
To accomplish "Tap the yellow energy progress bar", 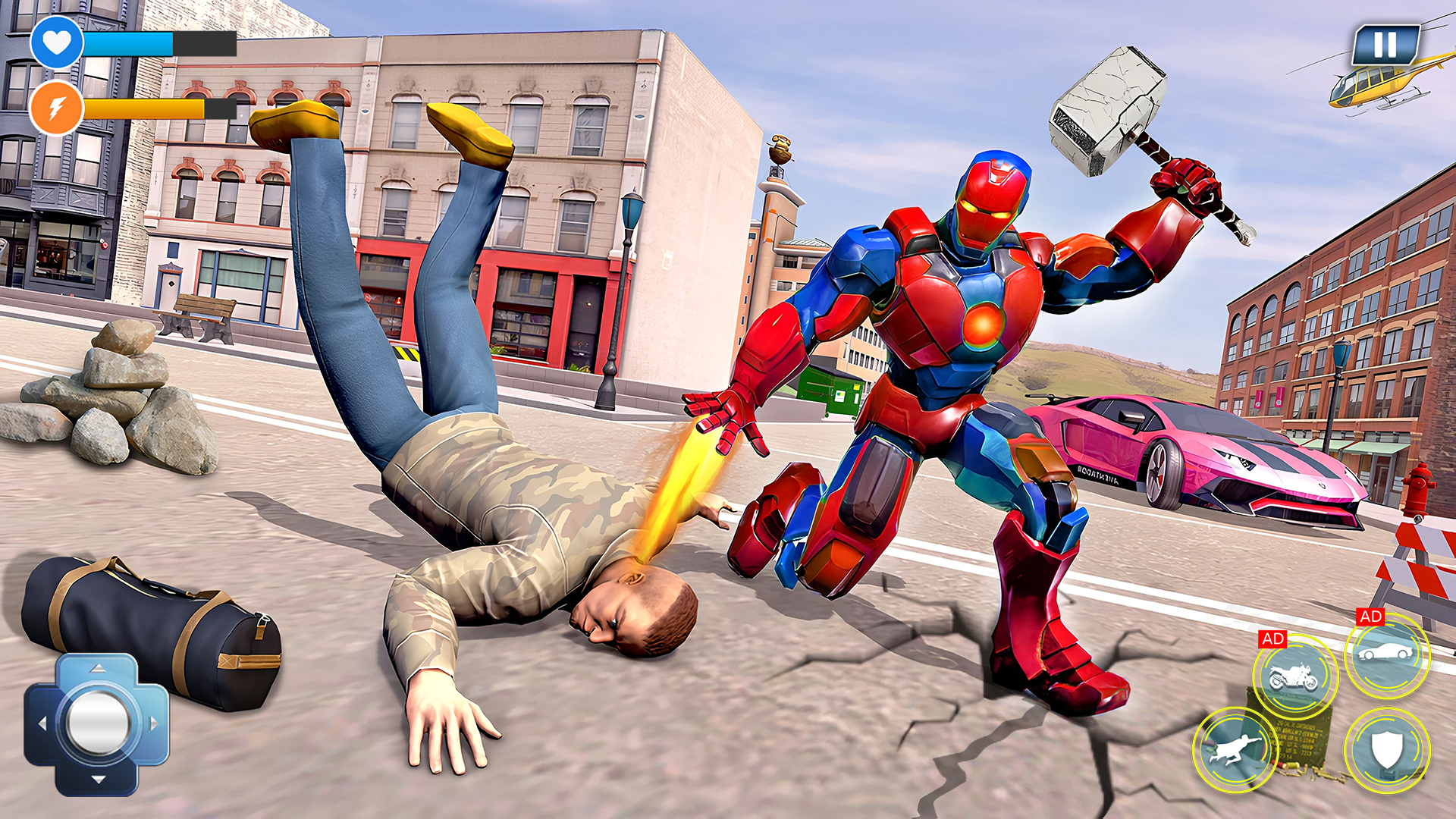I will pyautogui.click(x=152, y=108).
